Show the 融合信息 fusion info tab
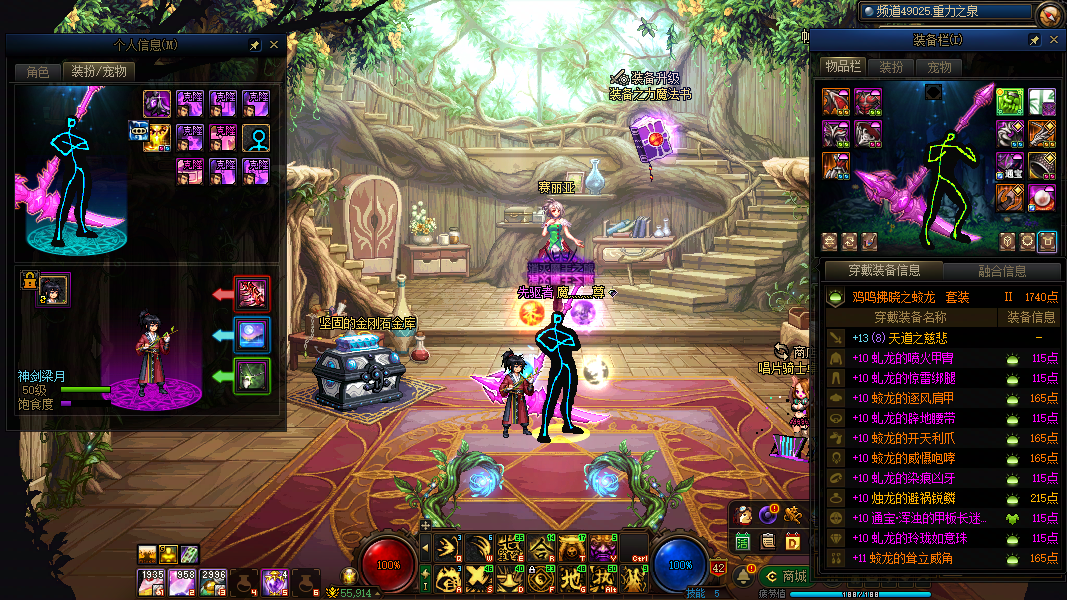This screenshot has width=1067, height=600. tap(1002, 271)
